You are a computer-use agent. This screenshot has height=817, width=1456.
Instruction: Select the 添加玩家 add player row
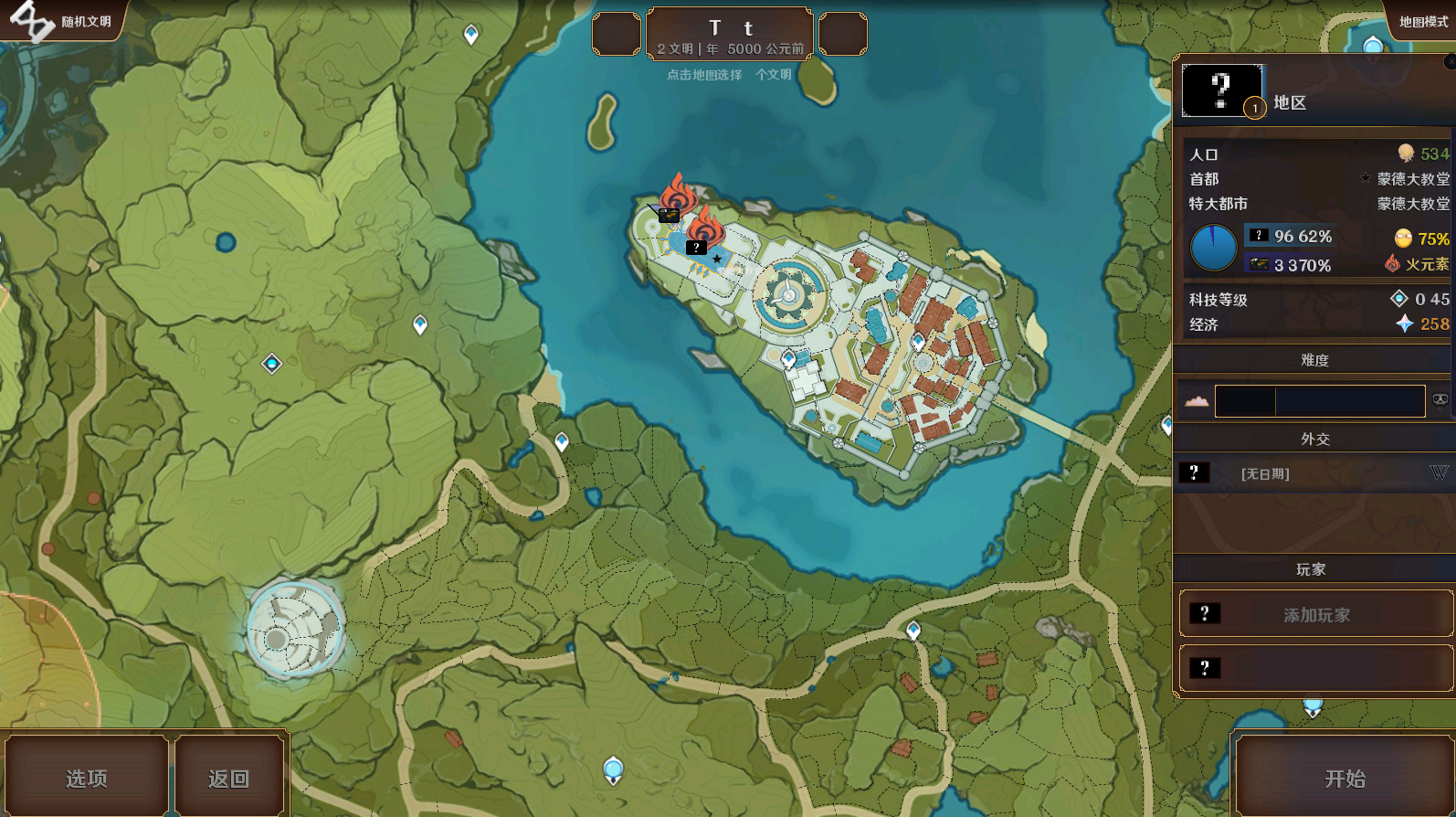1315,614
